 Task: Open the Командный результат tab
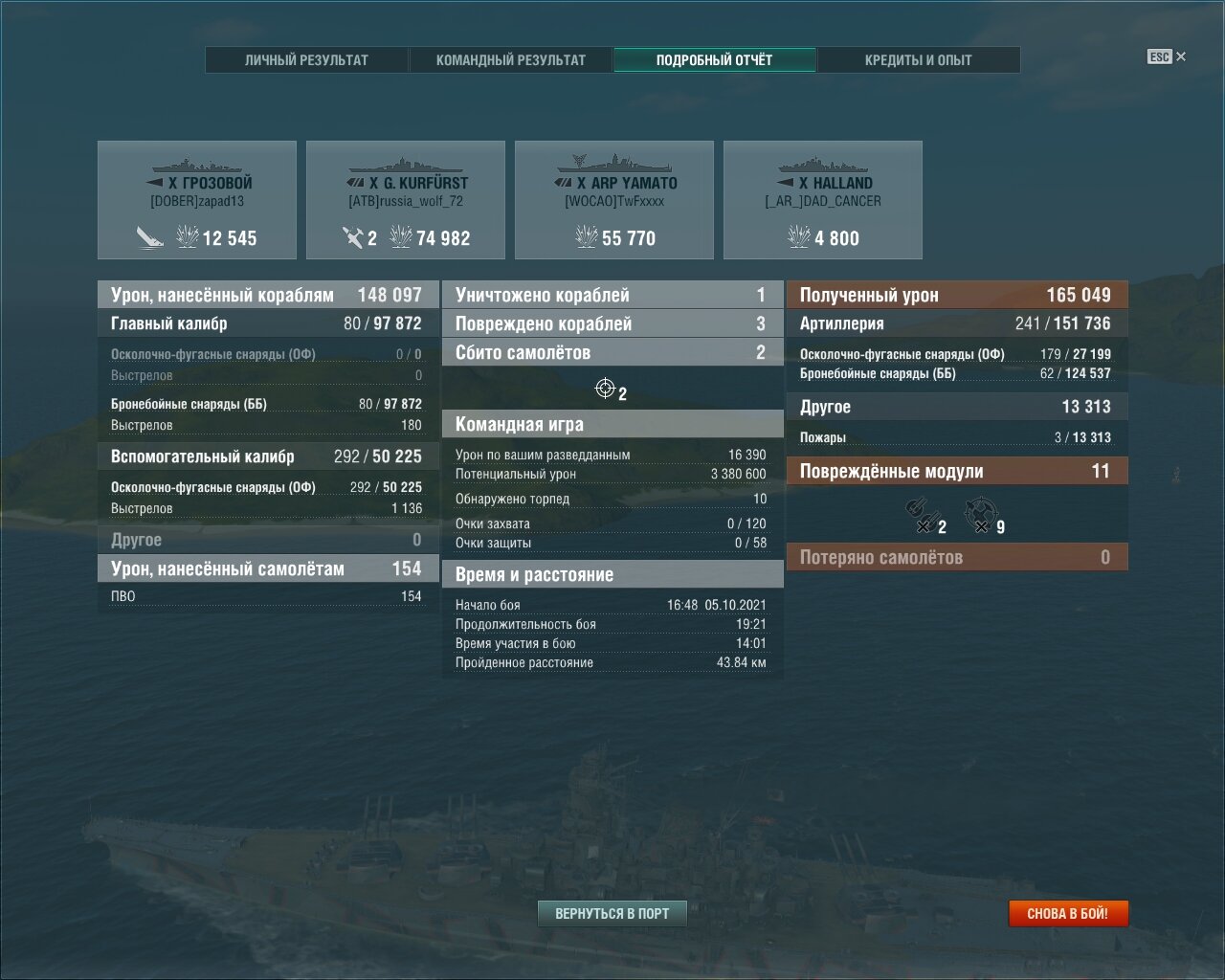511,59
